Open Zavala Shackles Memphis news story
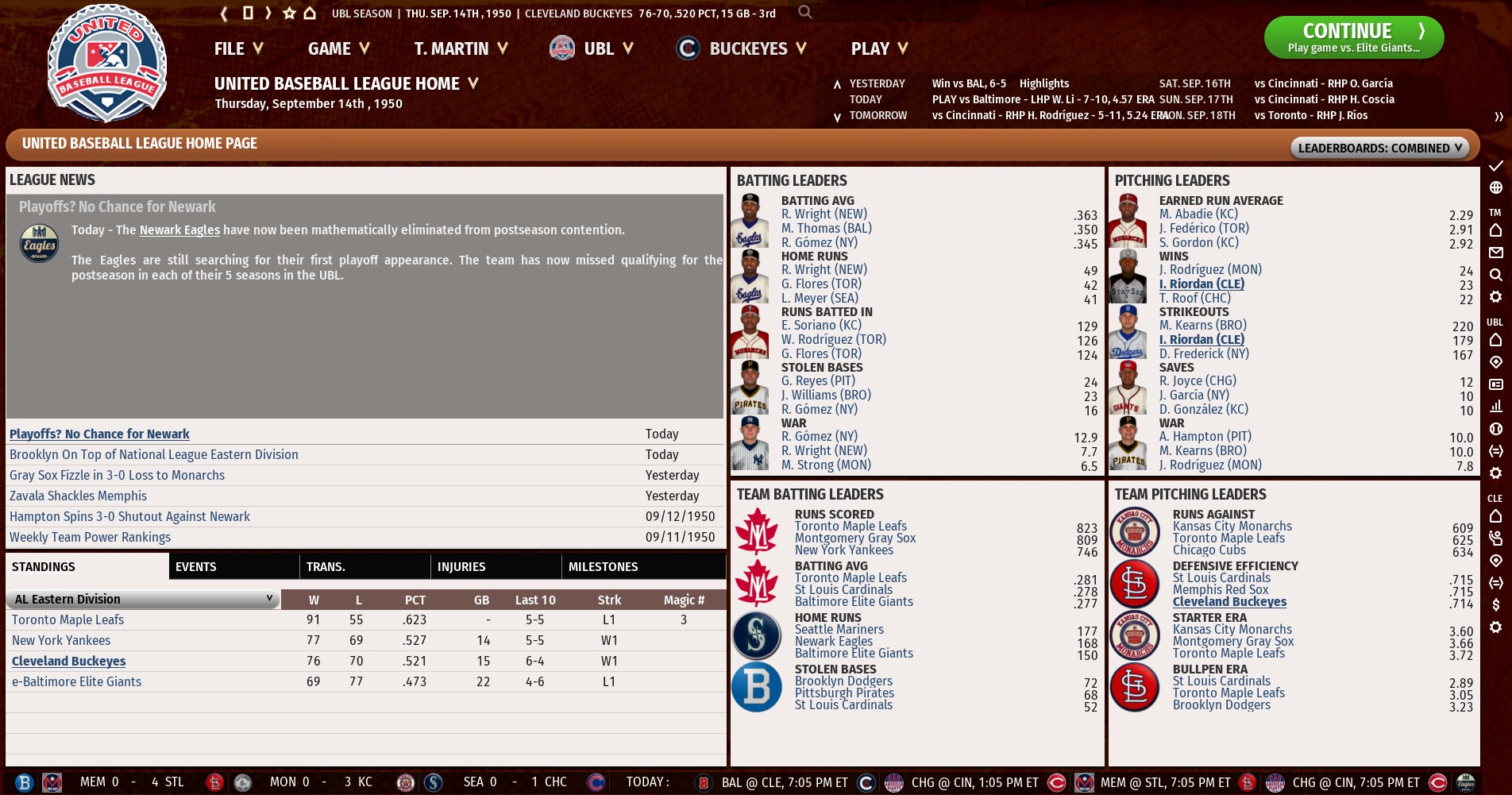1512x795 pixels. [x=78, y=496]
